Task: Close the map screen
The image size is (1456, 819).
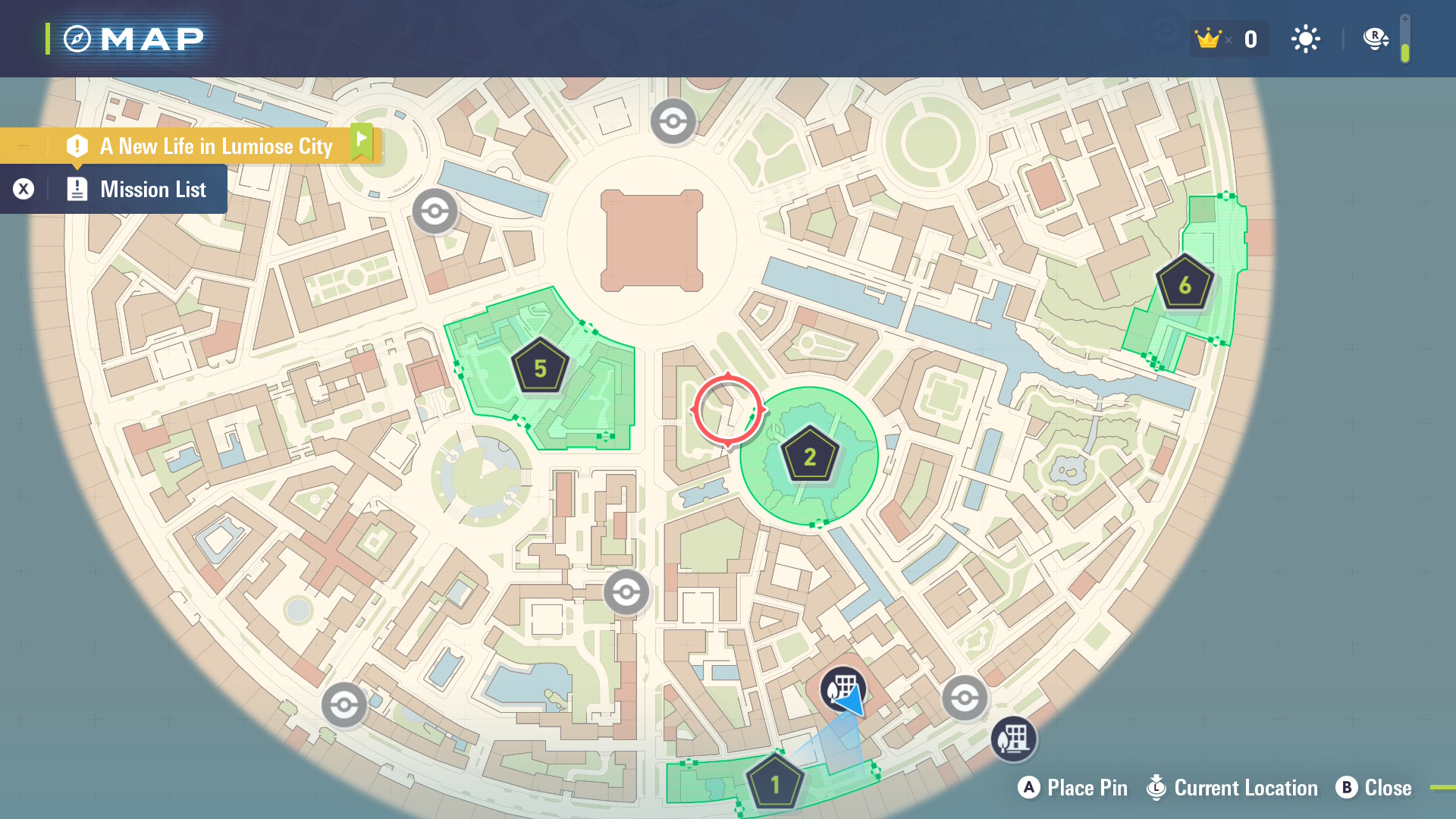Action: coord(1374,788)
